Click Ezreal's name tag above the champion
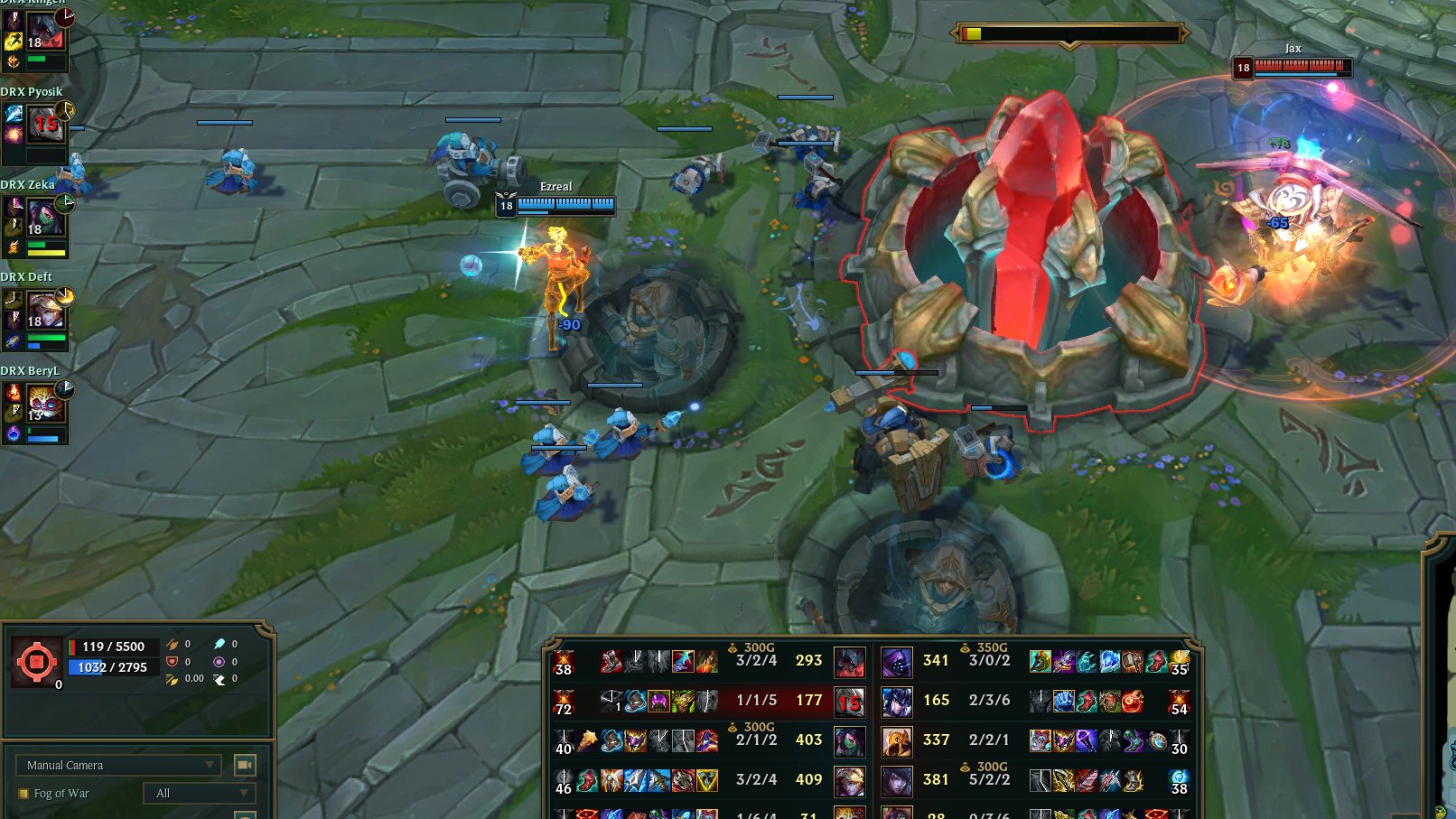The height and width of the screenshot is (819, 1456). point(555,186)
